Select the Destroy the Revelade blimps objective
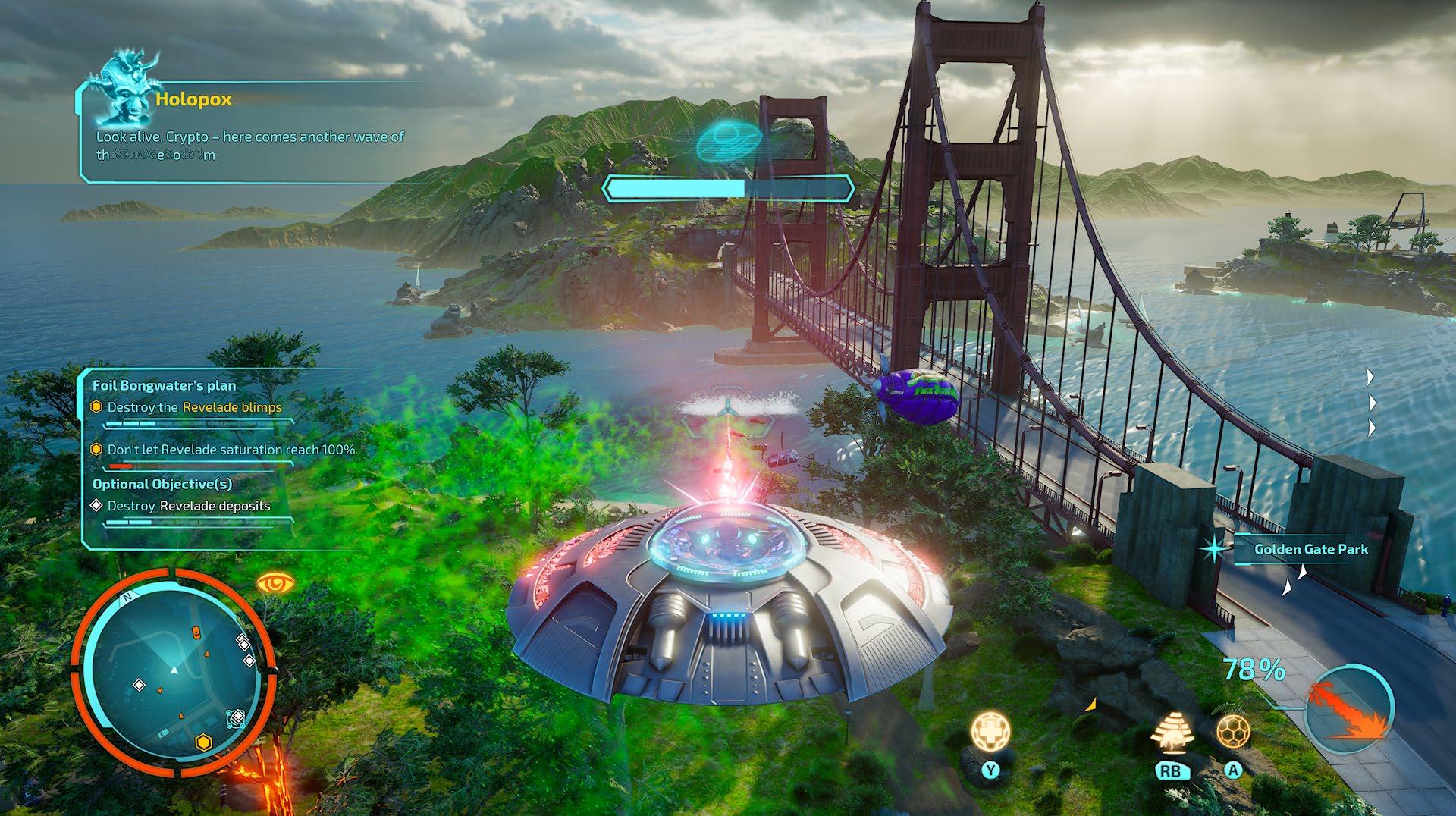1456x816 pixels. 194,407
